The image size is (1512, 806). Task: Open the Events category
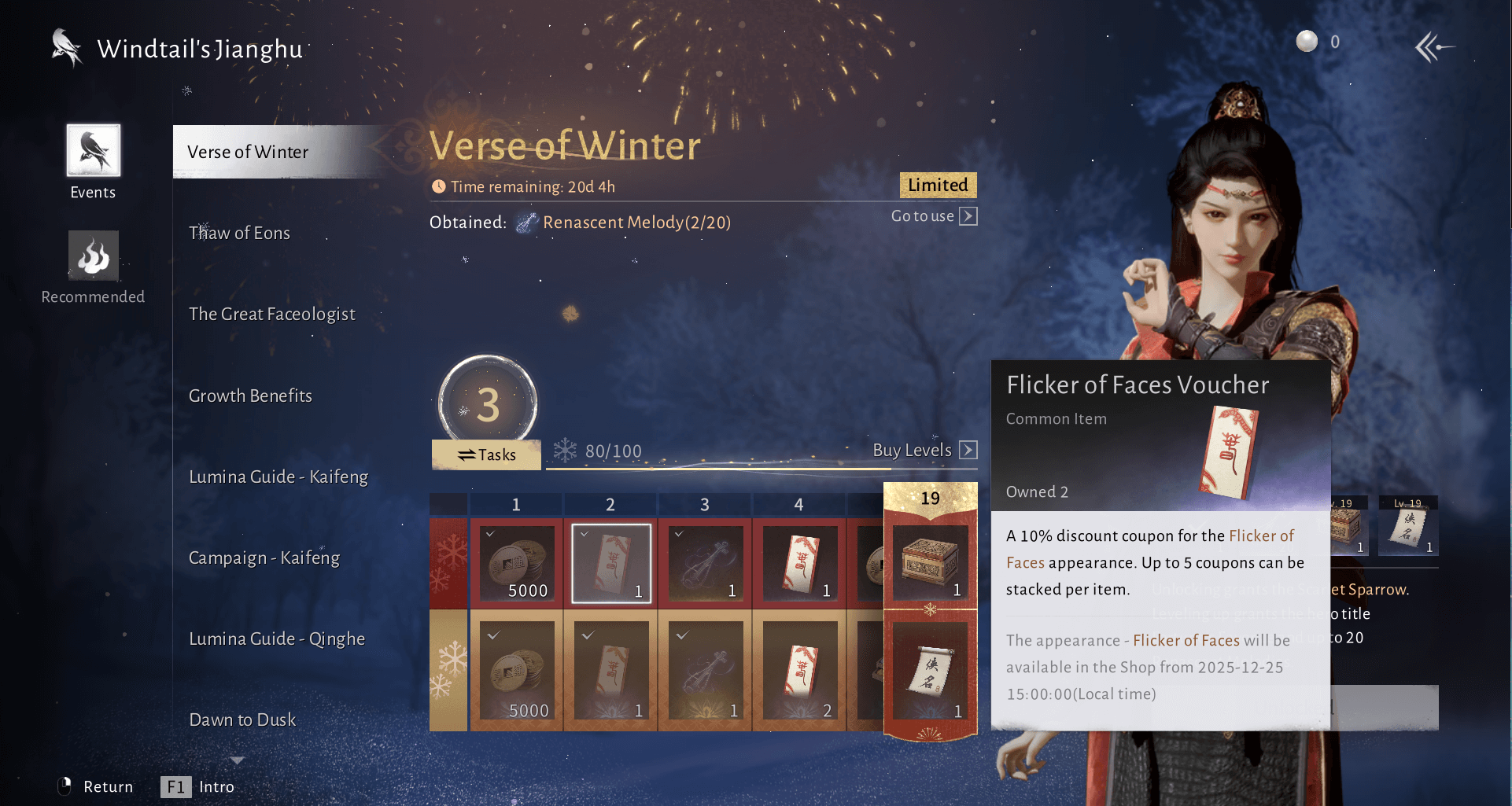[x=93, y=161]
